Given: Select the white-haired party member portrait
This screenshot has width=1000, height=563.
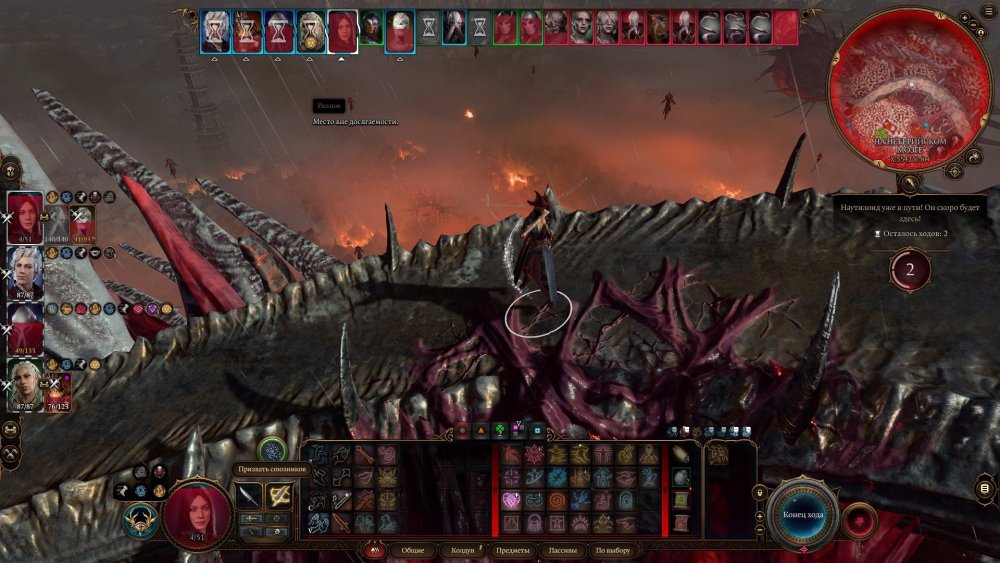Looking at the screenshot, I should [25, 268].
